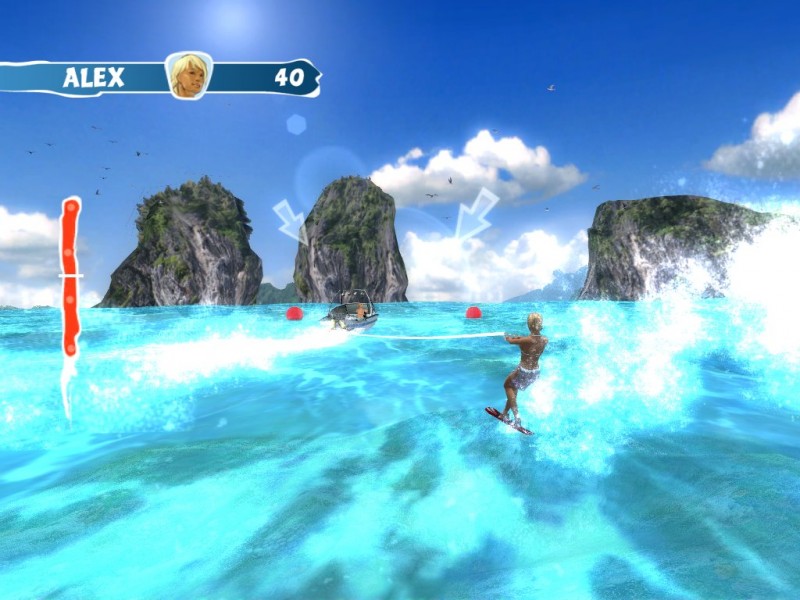Click Alex's player portrait icon
The width and height of the screenshot is (800, 600).
pyautogui.click(x=188, y=75)
